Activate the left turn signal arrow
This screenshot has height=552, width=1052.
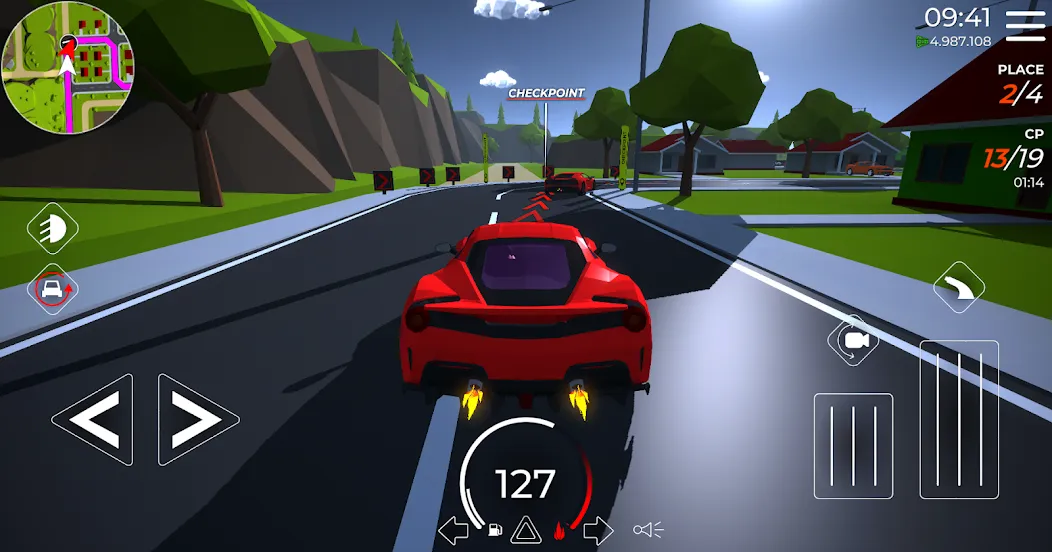(454, 530)
